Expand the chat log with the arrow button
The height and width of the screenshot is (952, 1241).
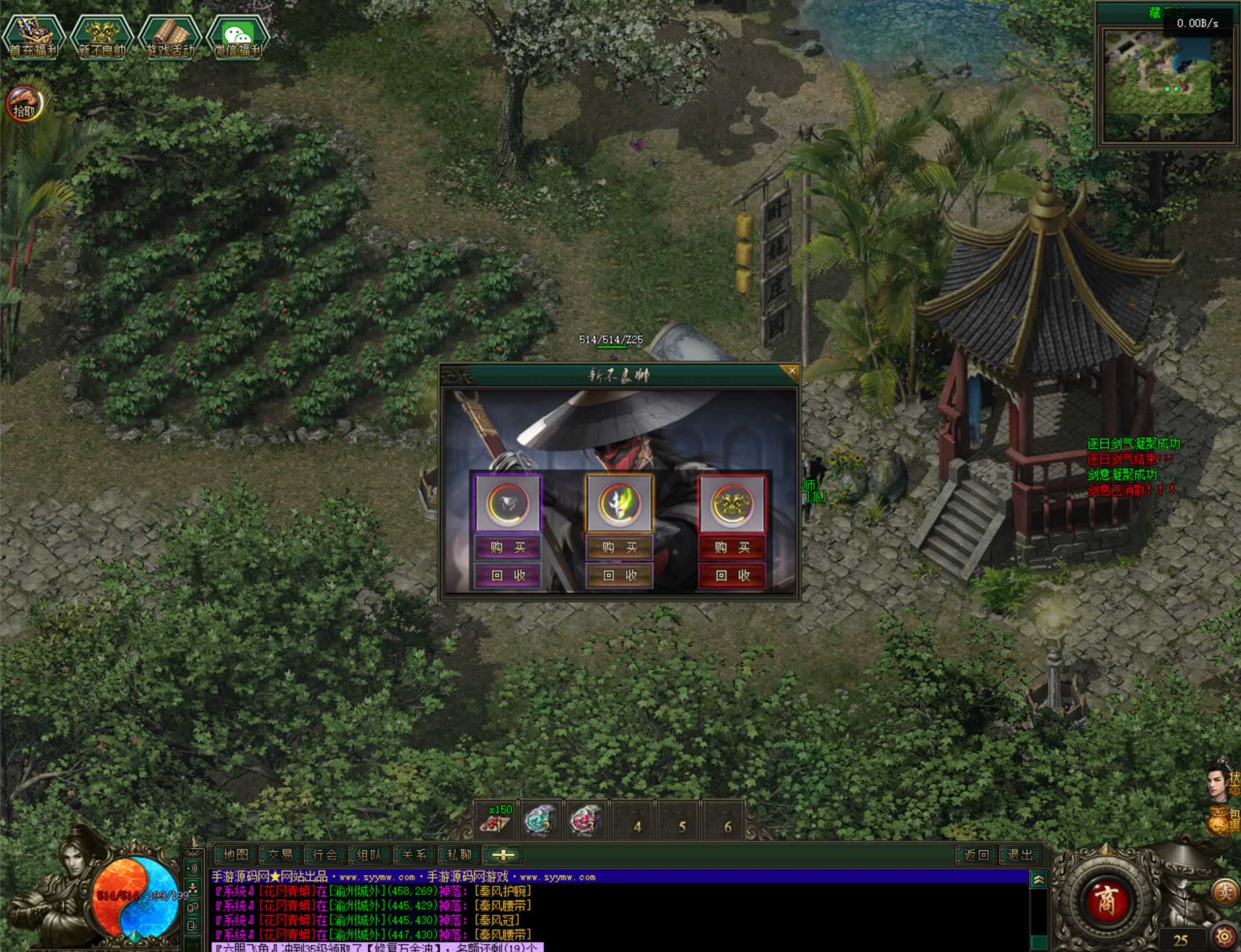(1038, 880)
